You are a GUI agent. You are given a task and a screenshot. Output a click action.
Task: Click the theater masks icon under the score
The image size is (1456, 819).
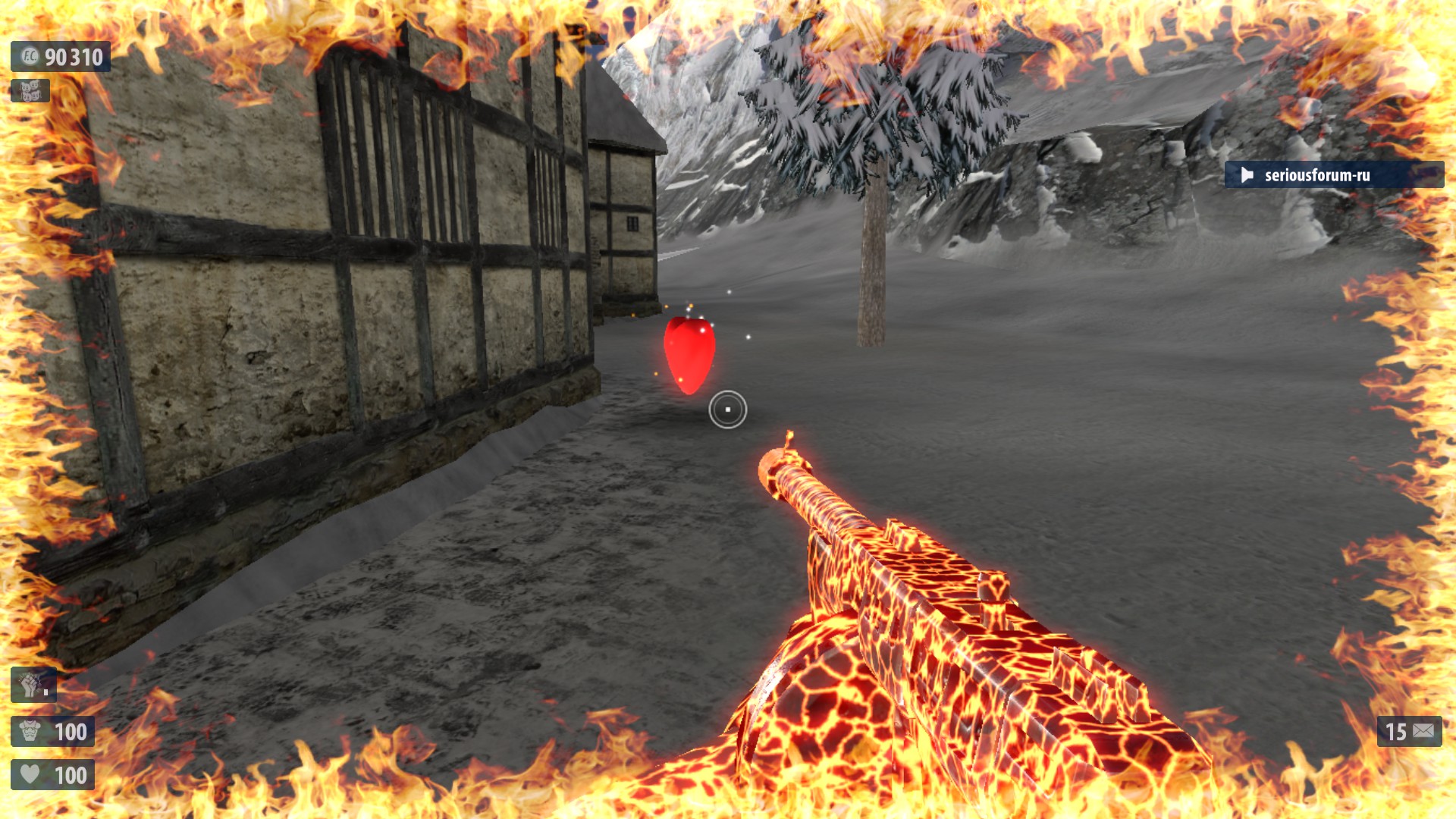click(30, 91)
